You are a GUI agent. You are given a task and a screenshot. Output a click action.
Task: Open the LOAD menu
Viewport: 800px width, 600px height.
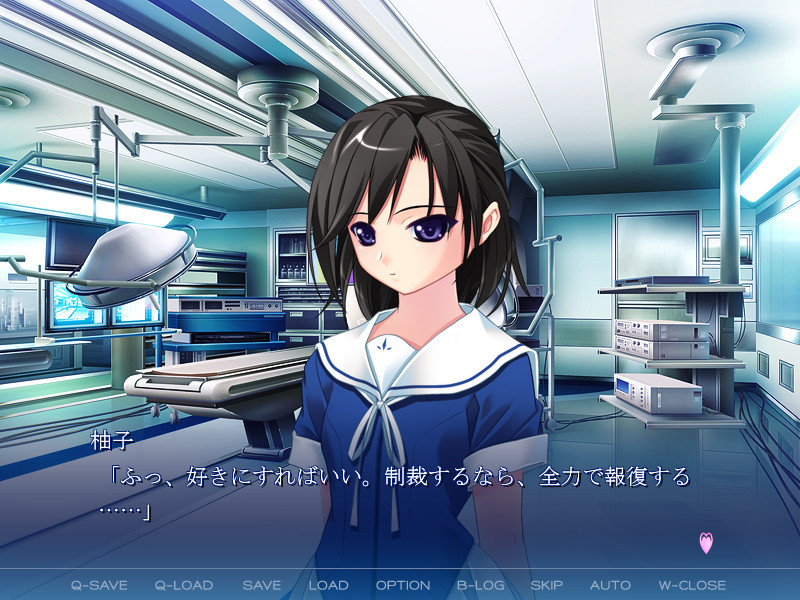pyautogui.click(x=328, y=585)
